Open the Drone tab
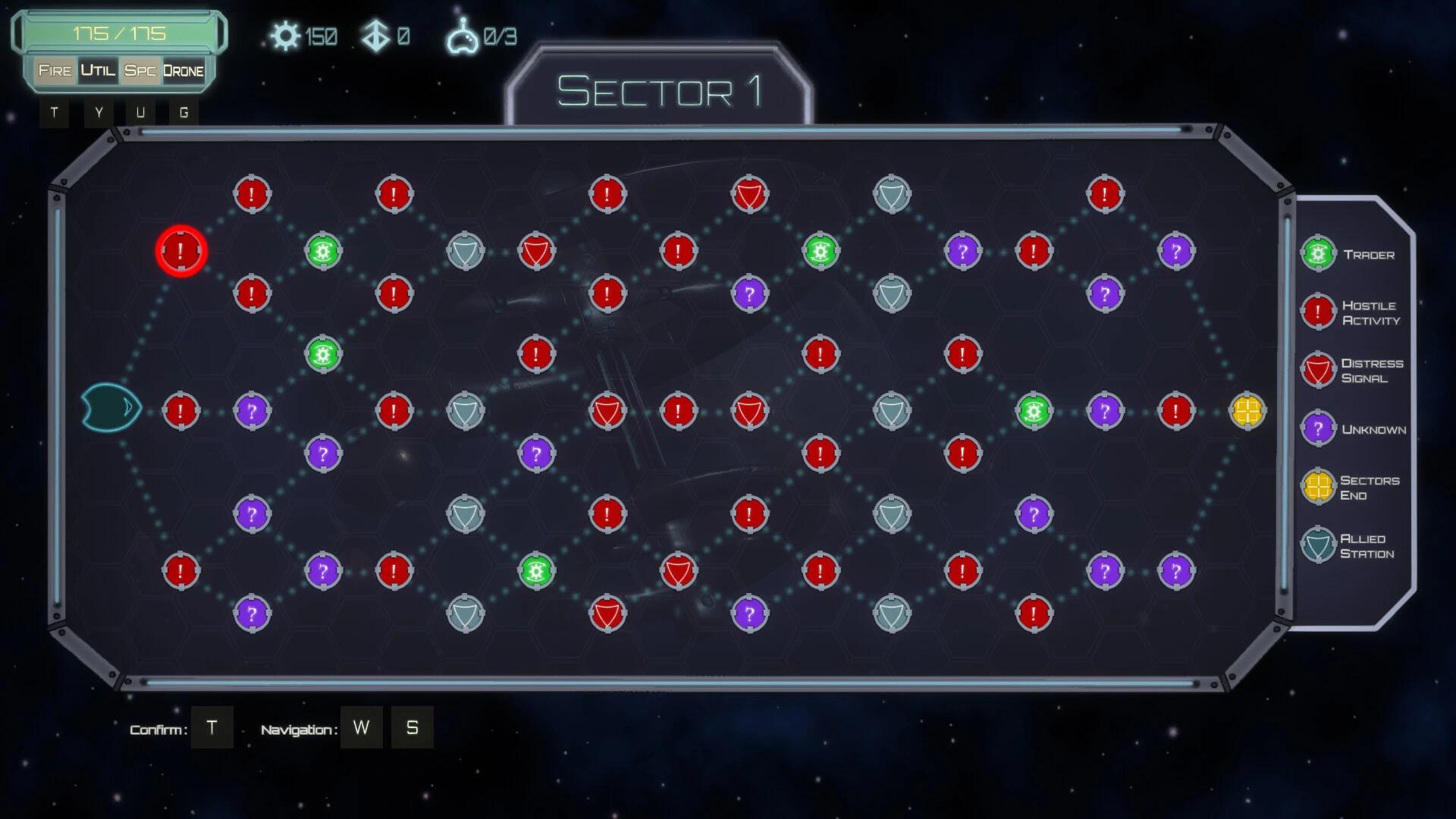Viewport: 1456px width, 819px height. [x=183, y=71]
